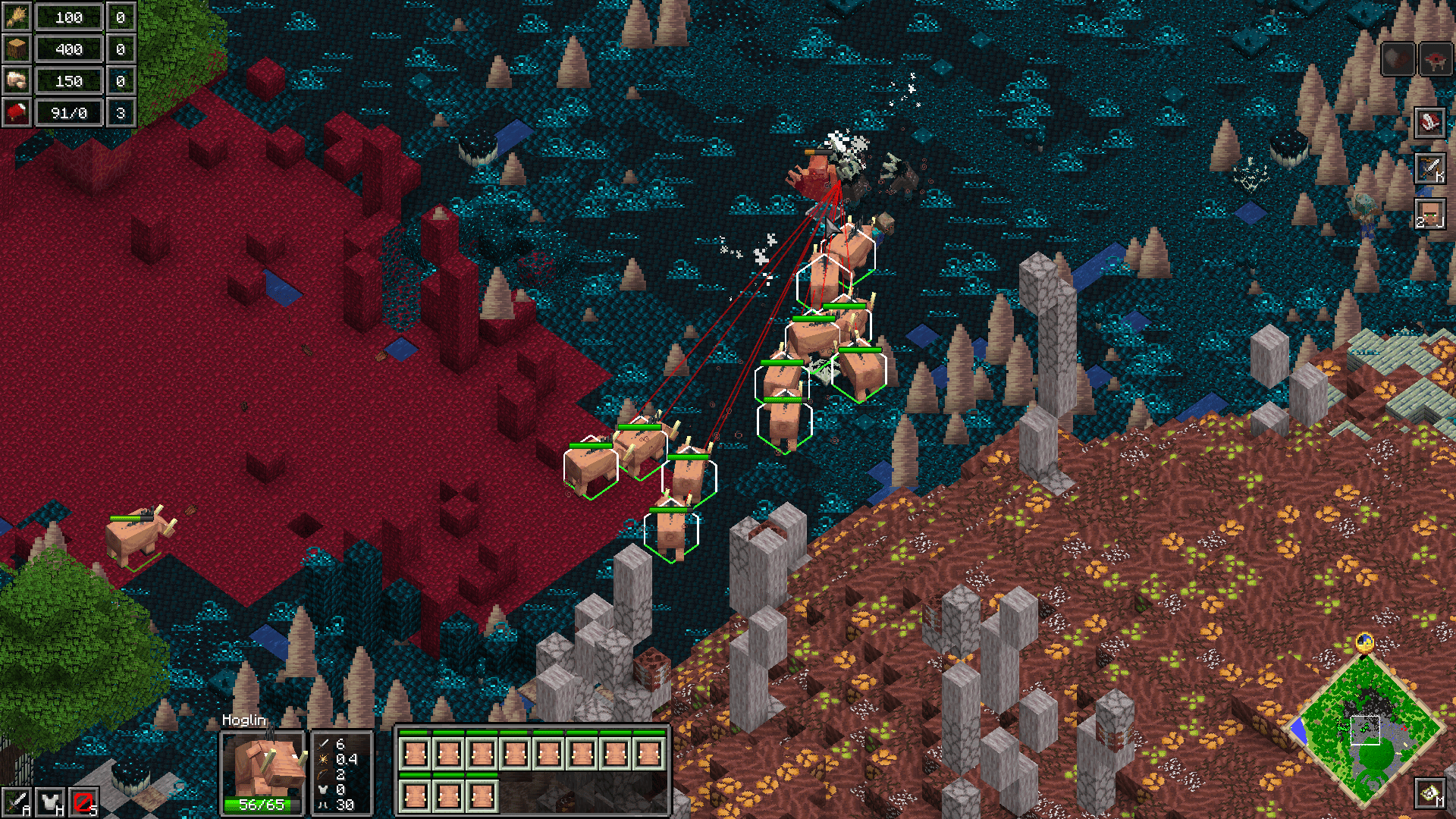Image resolution: width=1456 pixels, height=819 pixels.
Task: Select the Attack Move command icon
Action: click(17, 801)
